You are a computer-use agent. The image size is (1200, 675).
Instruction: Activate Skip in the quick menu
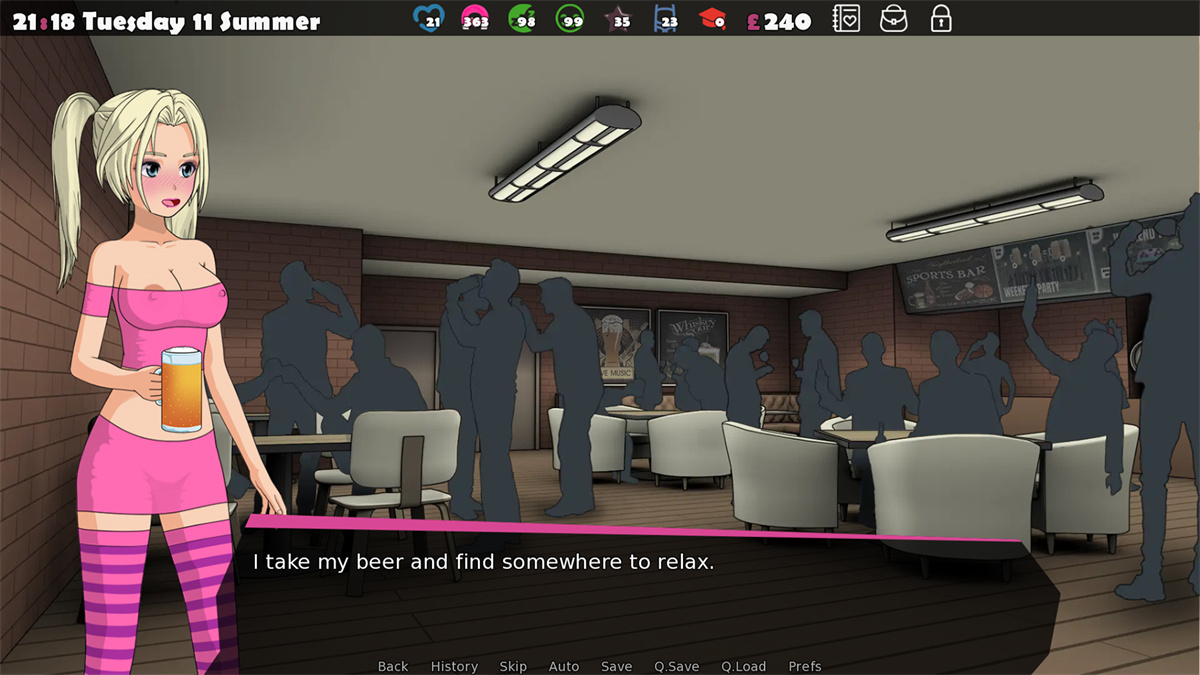513,666
